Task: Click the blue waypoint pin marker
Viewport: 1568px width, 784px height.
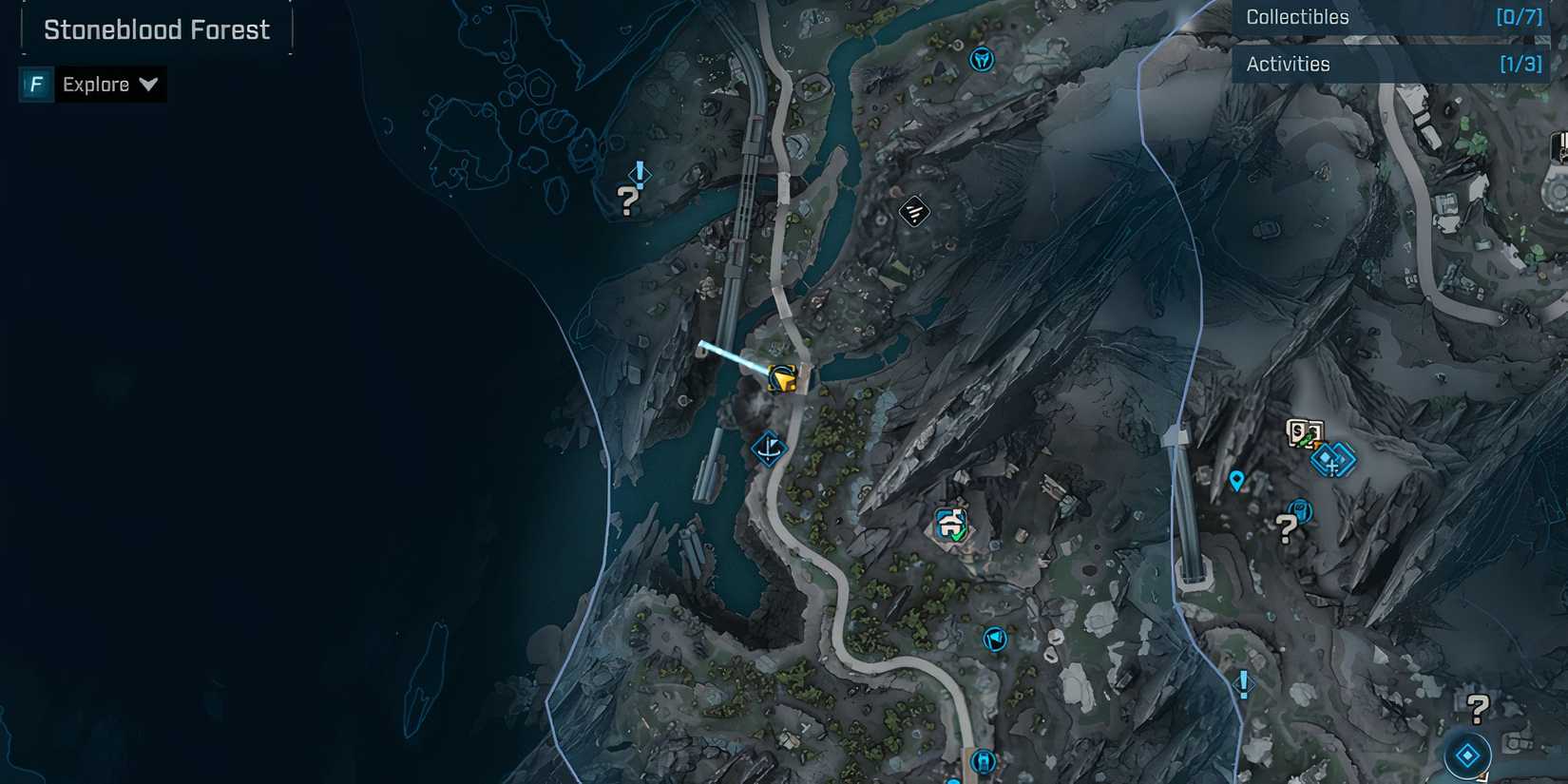Action: [x=1235, y=480]
